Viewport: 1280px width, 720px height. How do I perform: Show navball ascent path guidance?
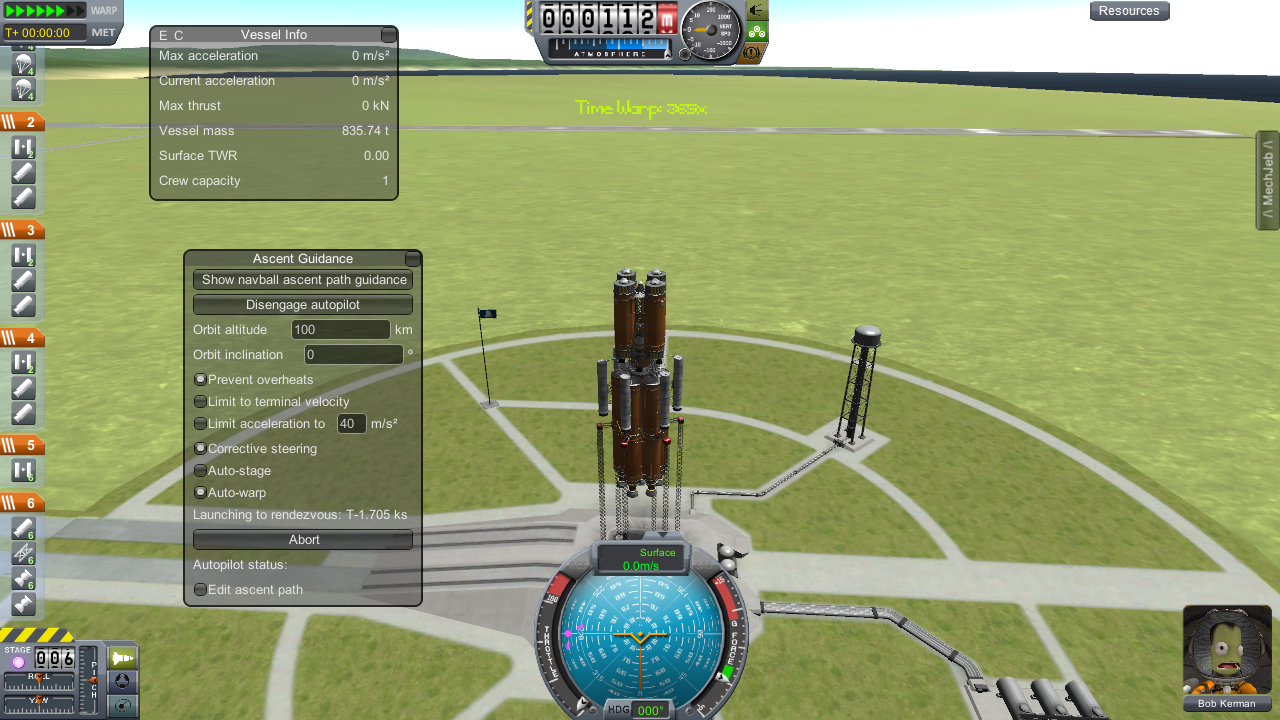303,280
